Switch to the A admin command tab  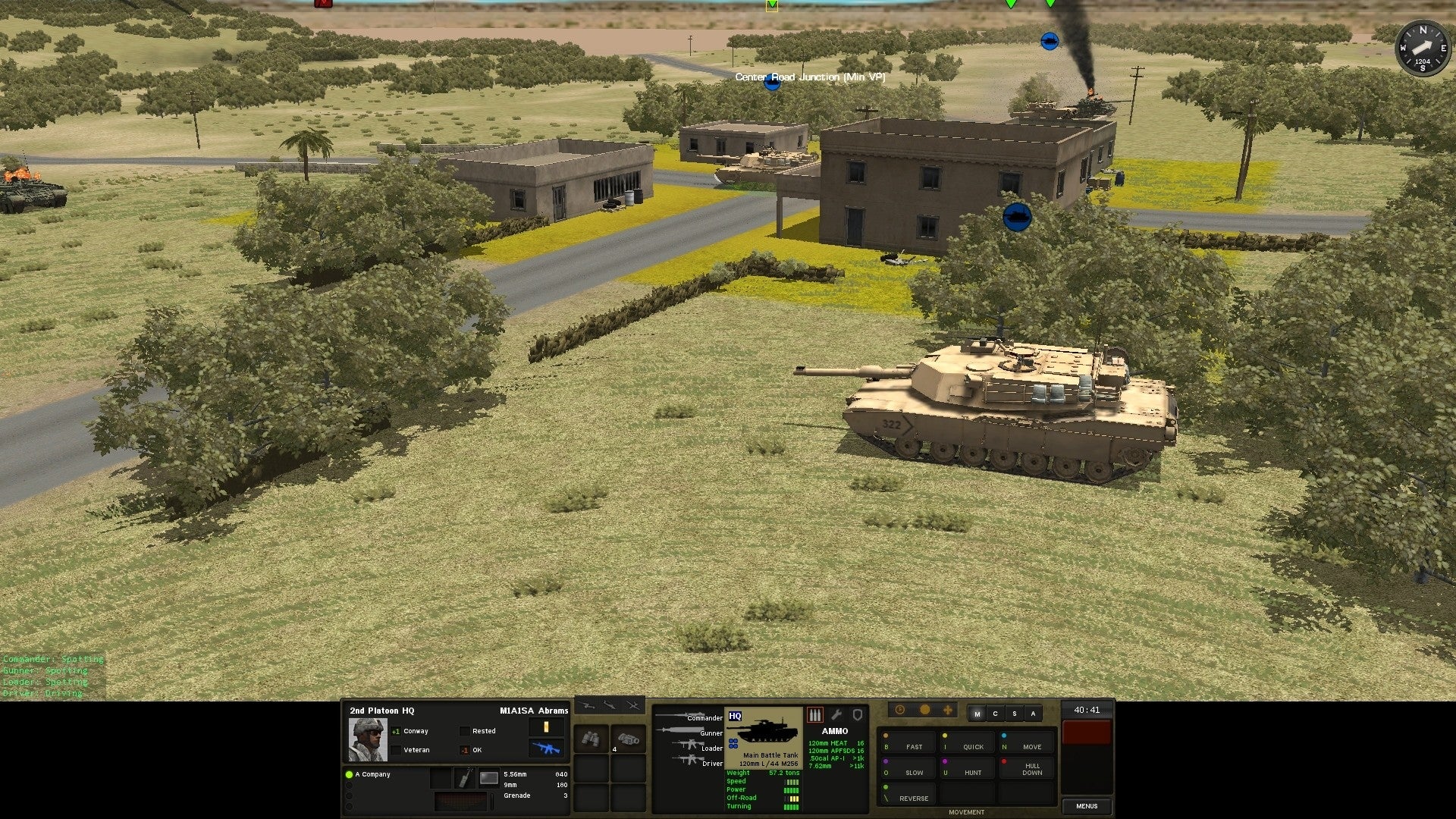(x=1034, y=714)
